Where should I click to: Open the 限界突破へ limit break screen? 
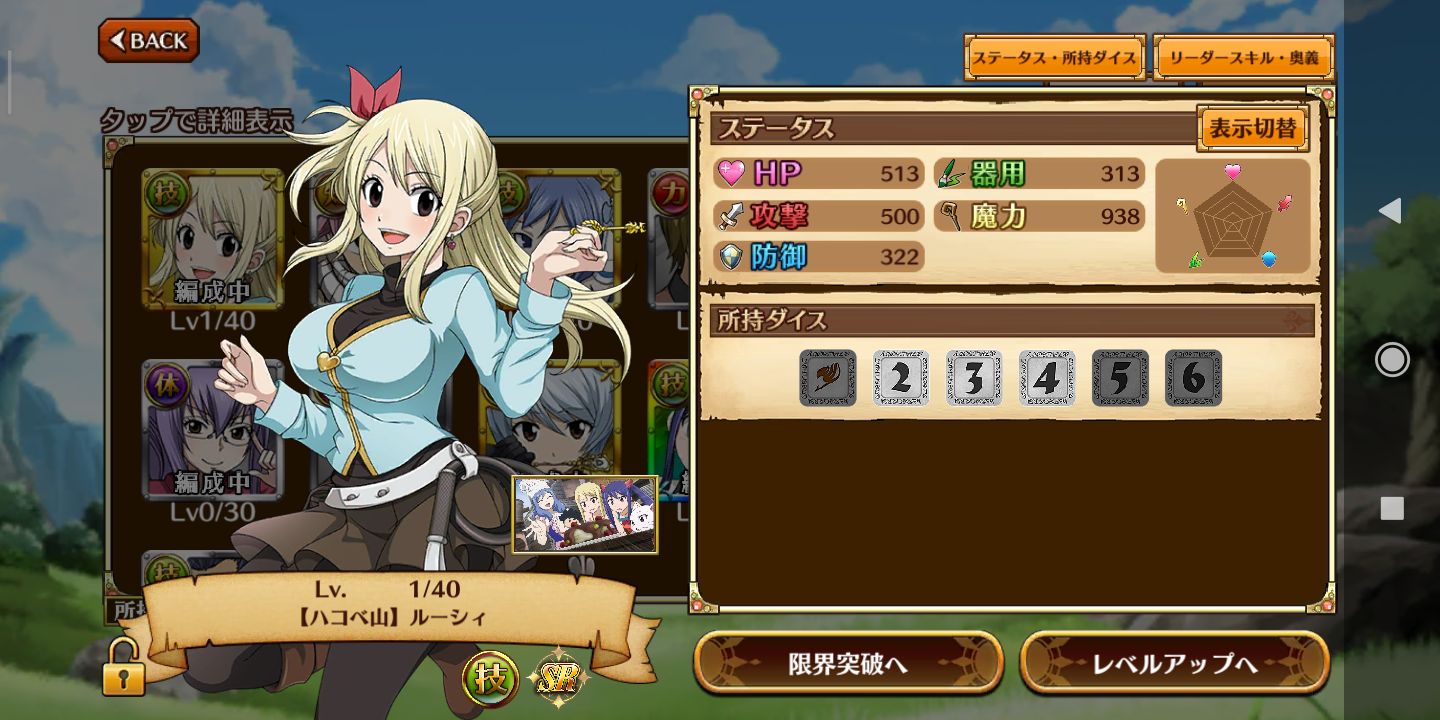(x=848, y=663)
